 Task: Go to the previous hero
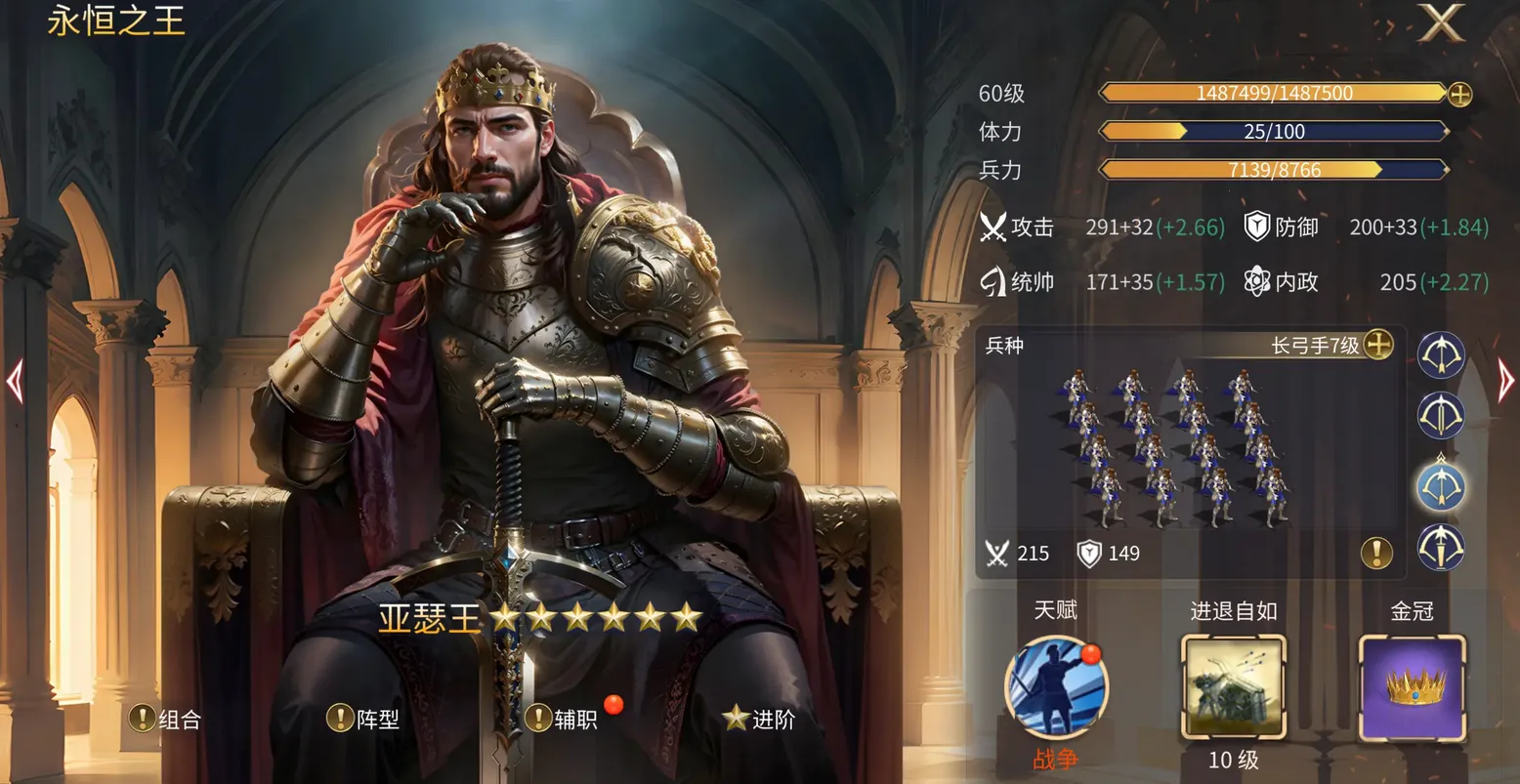coord(14,380)
